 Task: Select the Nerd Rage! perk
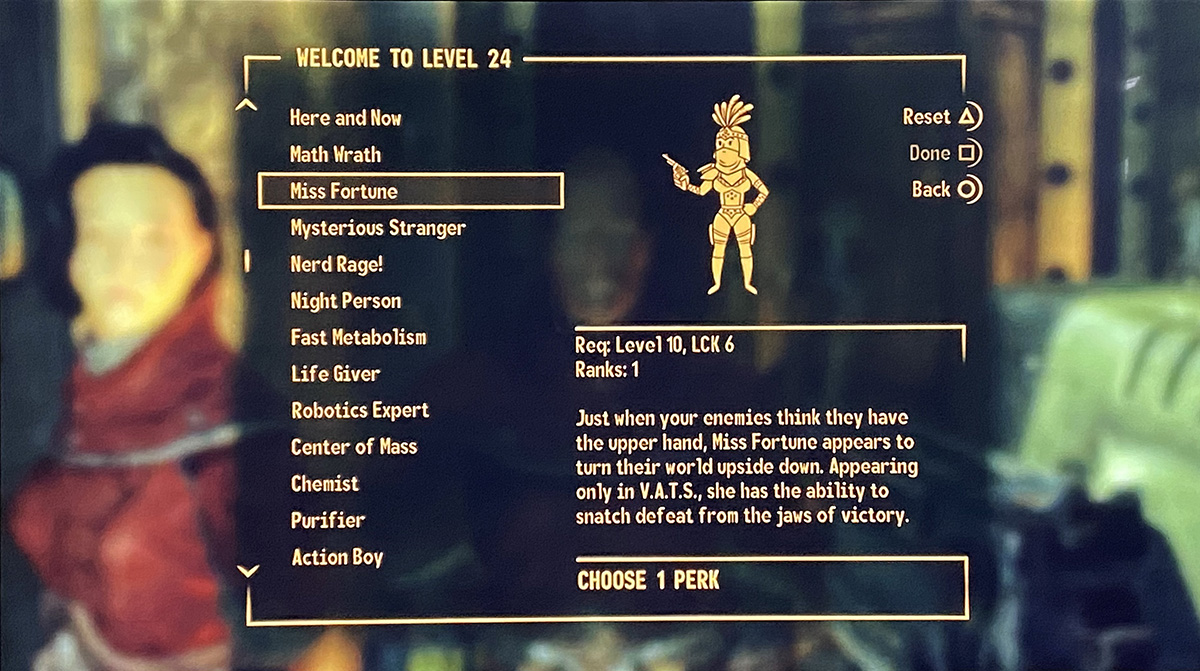337,265
